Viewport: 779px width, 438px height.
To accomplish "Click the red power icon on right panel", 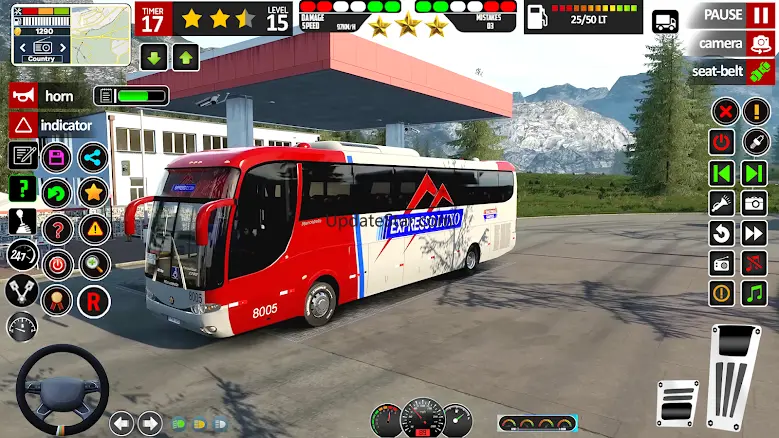I will (x=722, y=142).
